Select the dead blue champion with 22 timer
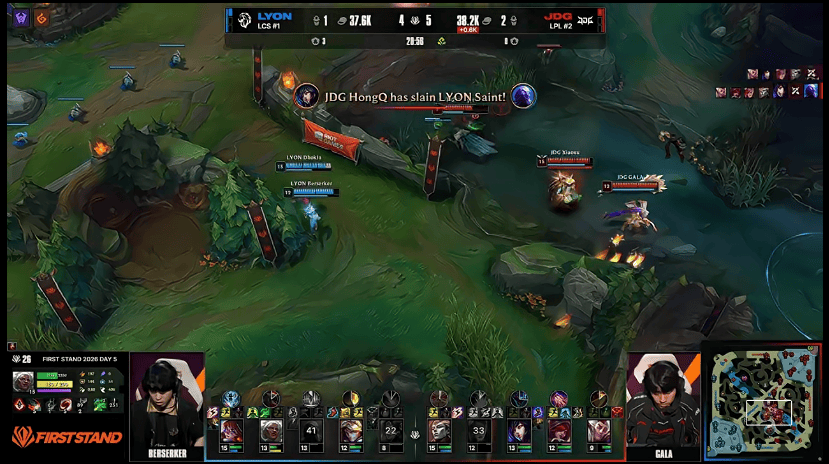The width and height of the screenshot is (829, 464). point(390,431)
